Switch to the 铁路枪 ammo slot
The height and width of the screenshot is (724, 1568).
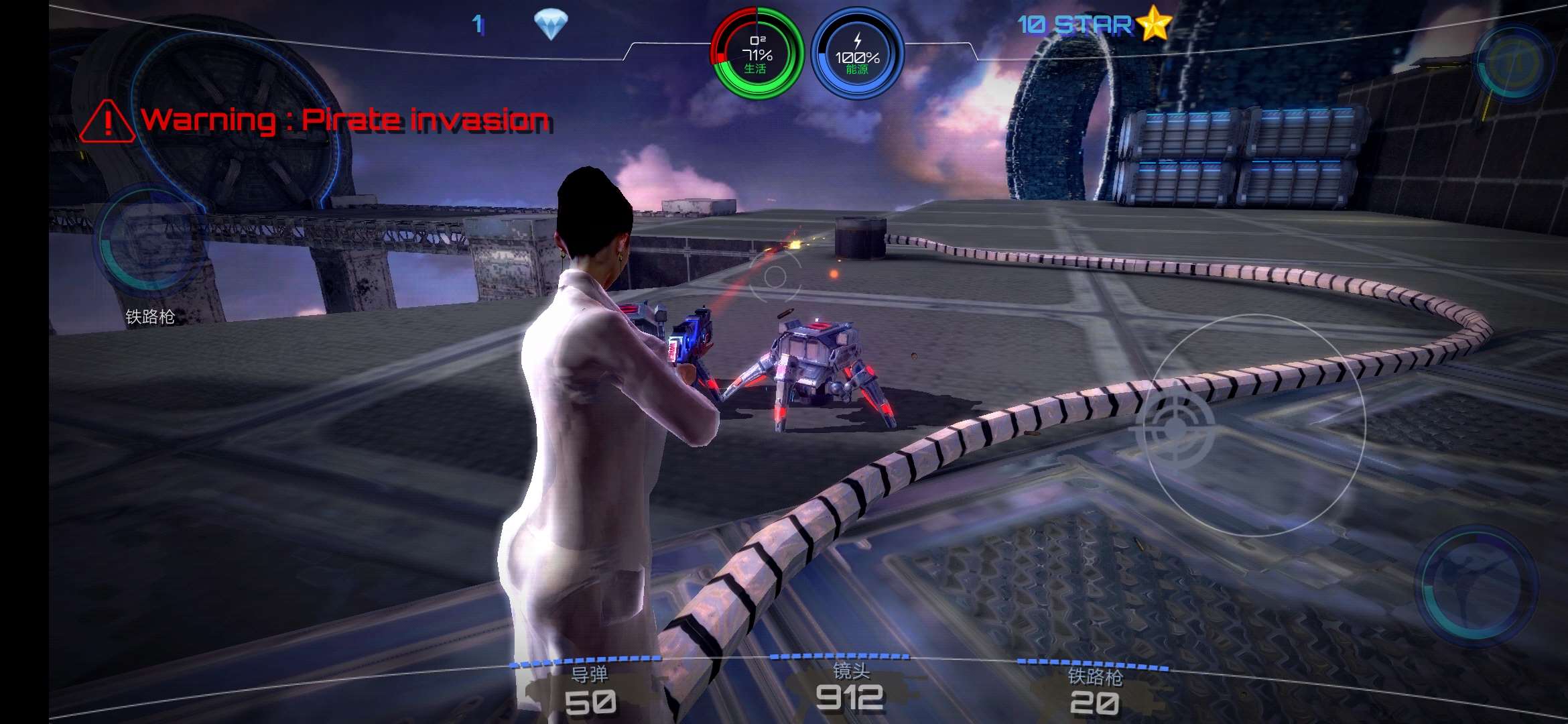tap(1094, 692)
